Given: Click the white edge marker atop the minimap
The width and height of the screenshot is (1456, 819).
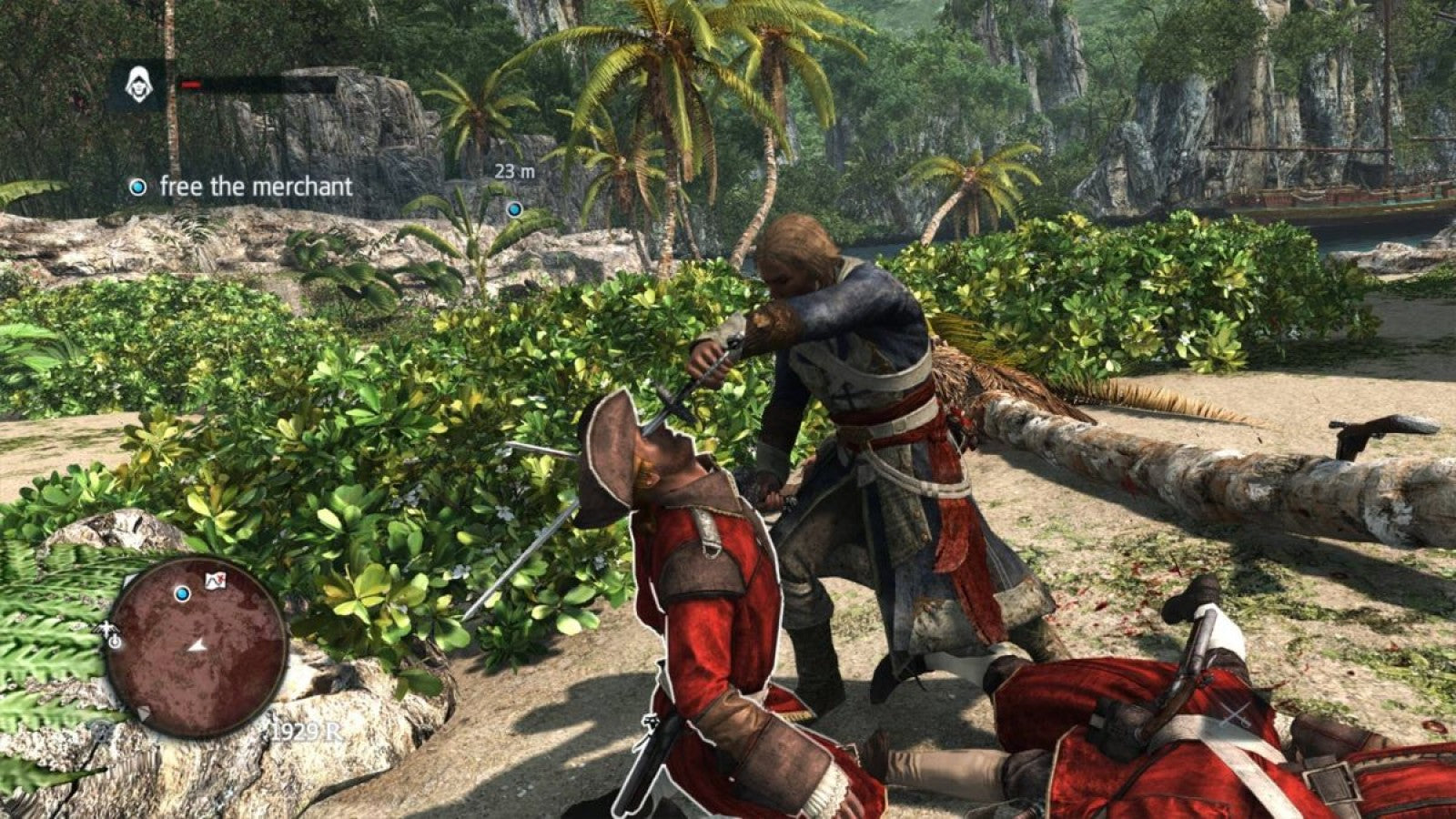Looking at the screenshot, I should [x=128, y=579].
